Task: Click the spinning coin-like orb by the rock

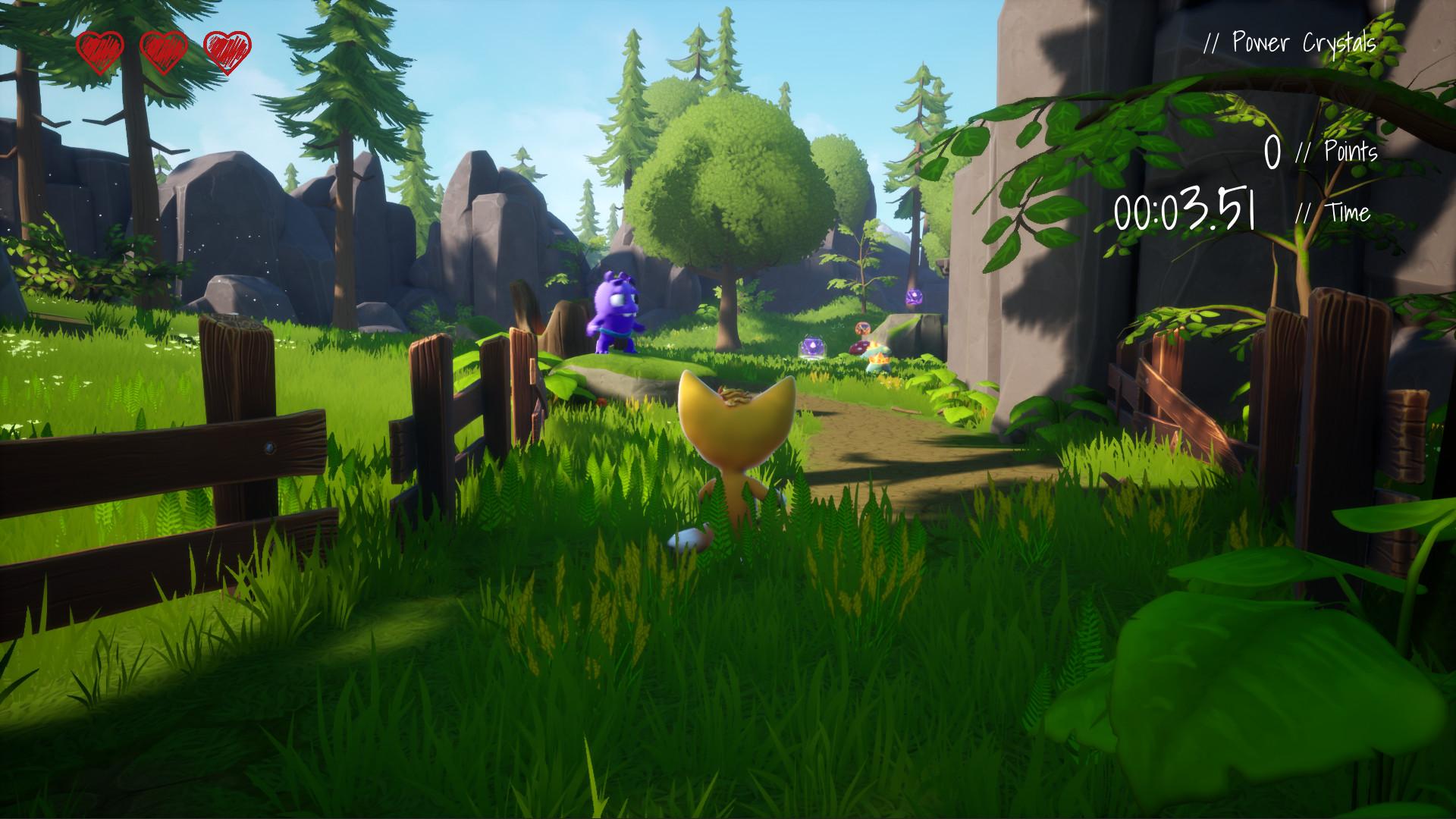Action: click(862, 328)
